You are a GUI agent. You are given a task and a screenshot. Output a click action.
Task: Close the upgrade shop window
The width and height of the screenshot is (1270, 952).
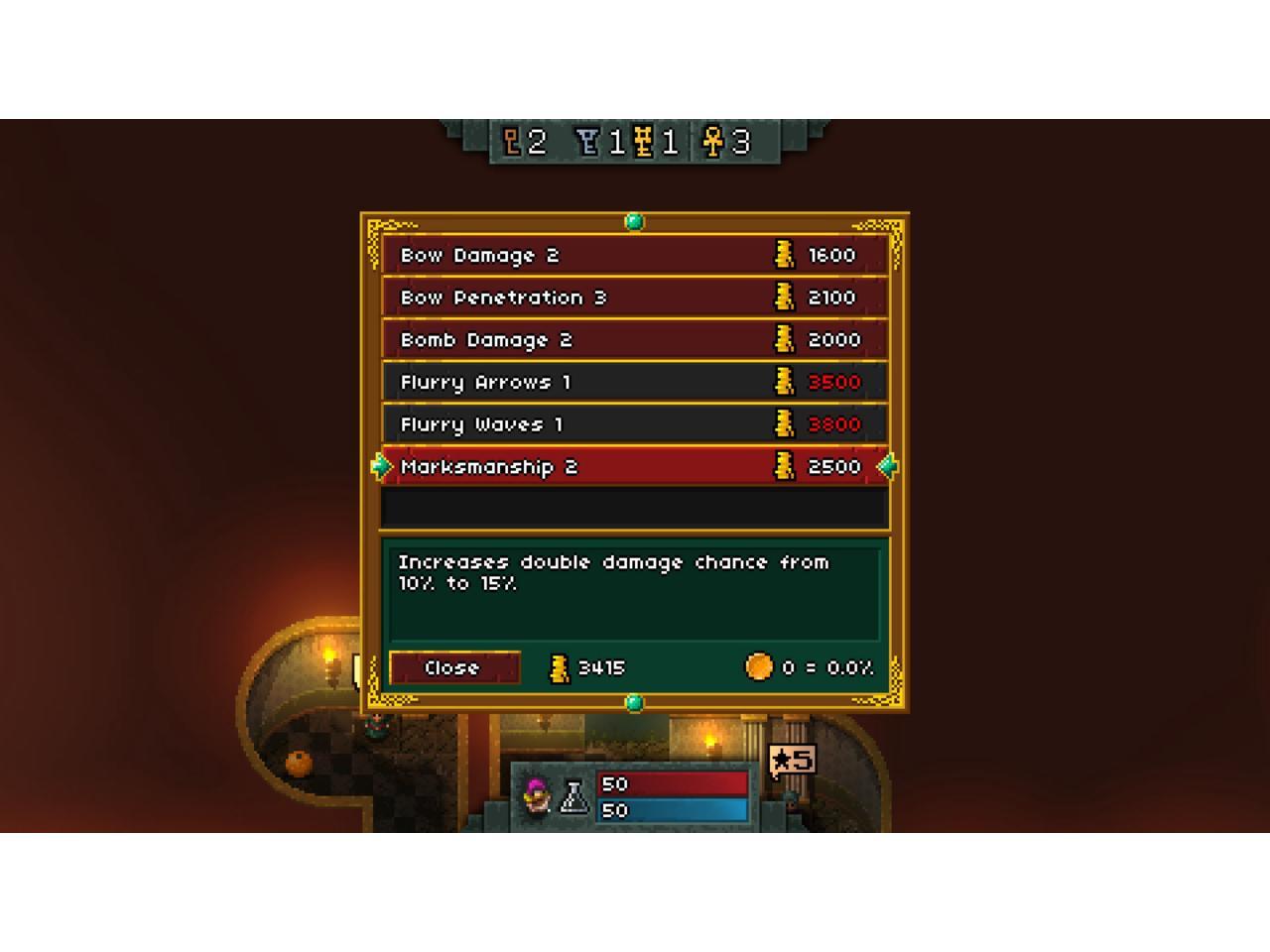coord(453,667)
